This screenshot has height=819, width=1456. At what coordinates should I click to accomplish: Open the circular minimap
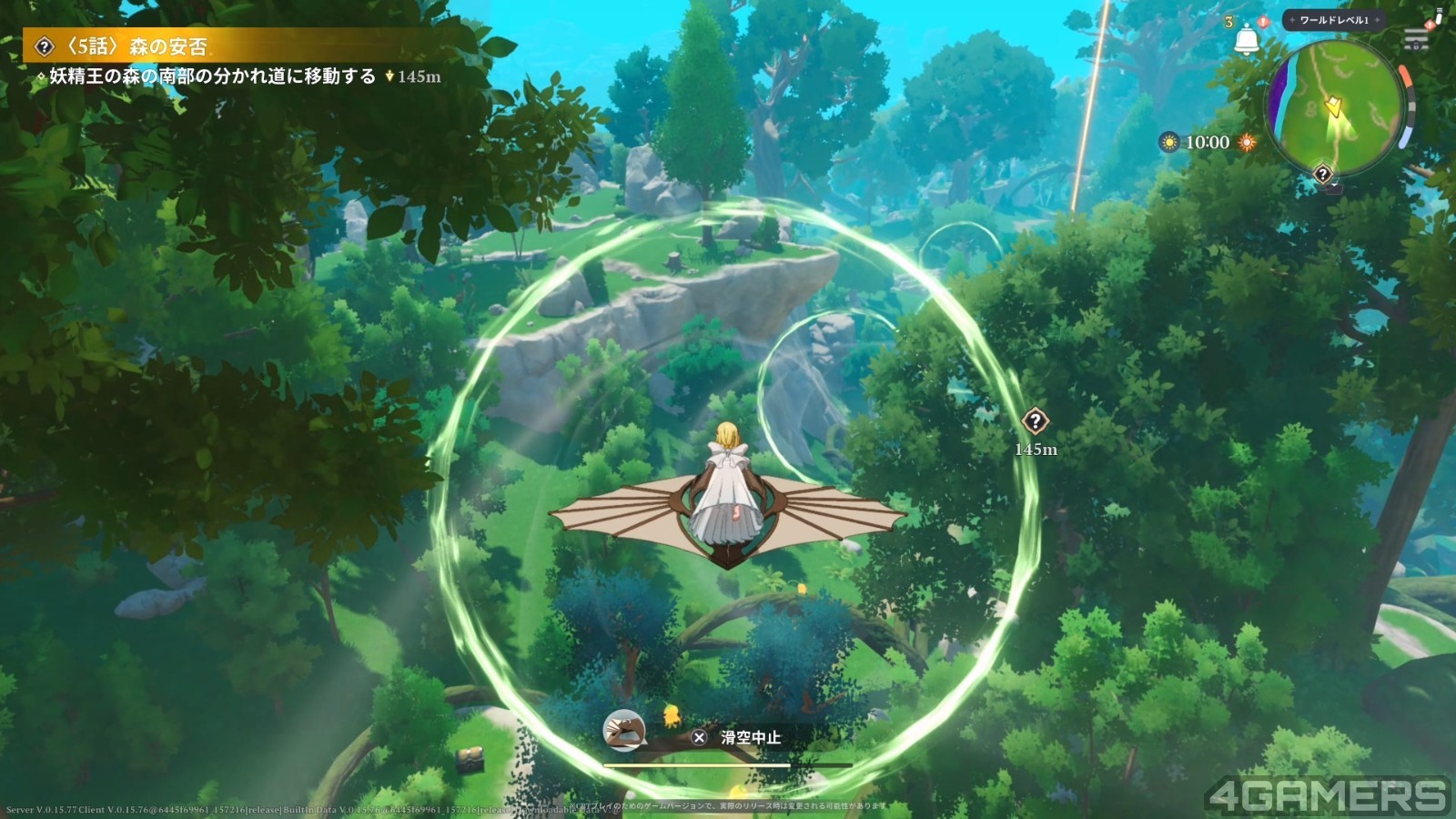(1336, 107)
